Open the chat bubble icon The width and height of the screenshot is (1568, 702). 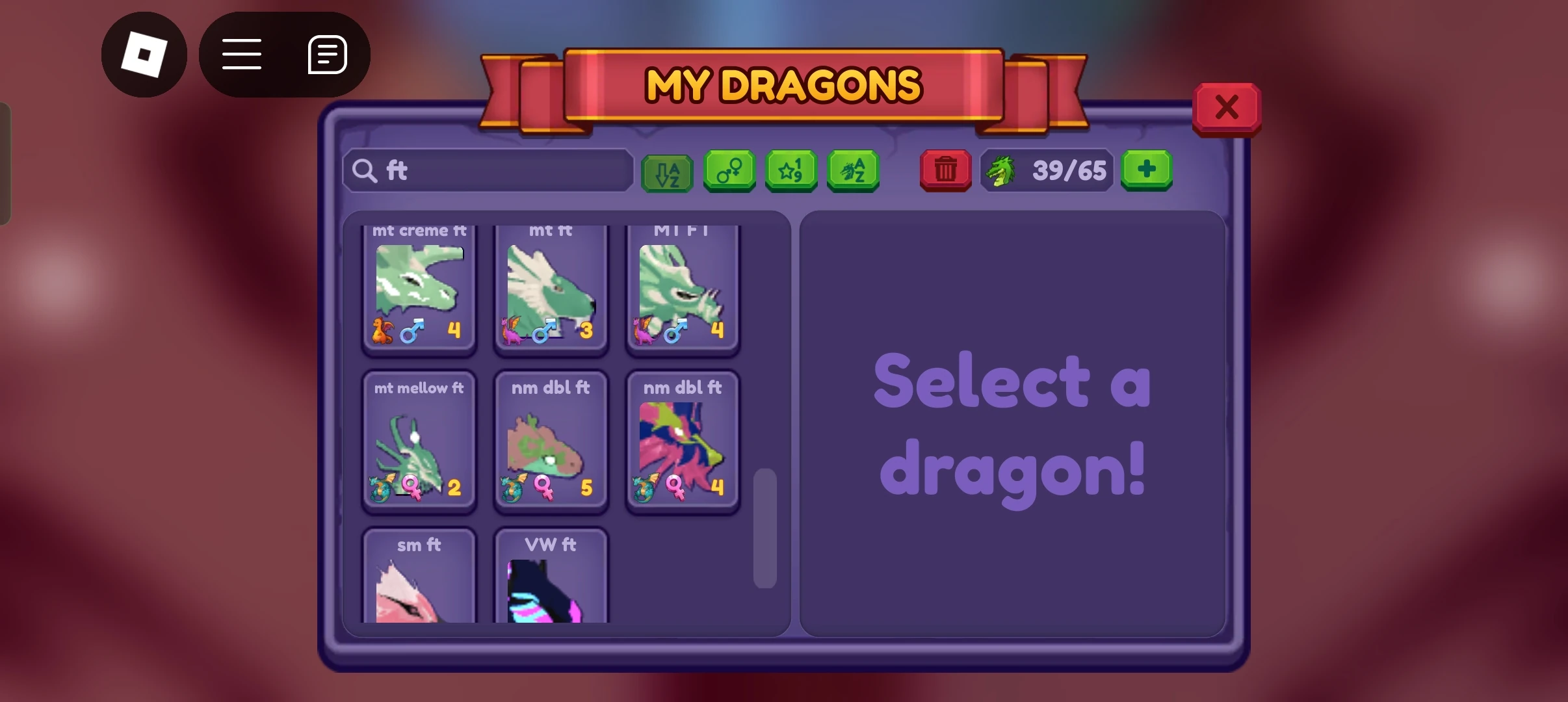(x=326, y=55)
